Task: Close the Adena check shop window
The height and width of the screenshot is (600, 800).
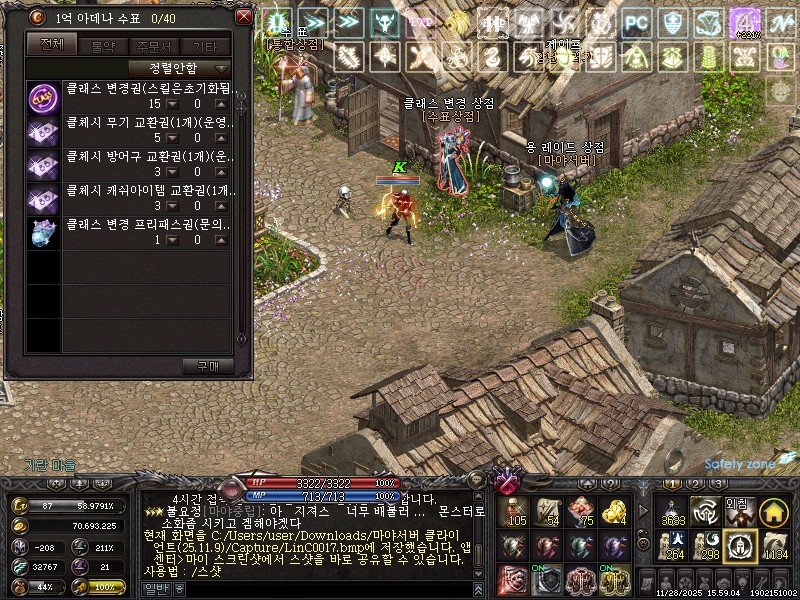Action: pyautogui.click(x=243, y=17)
